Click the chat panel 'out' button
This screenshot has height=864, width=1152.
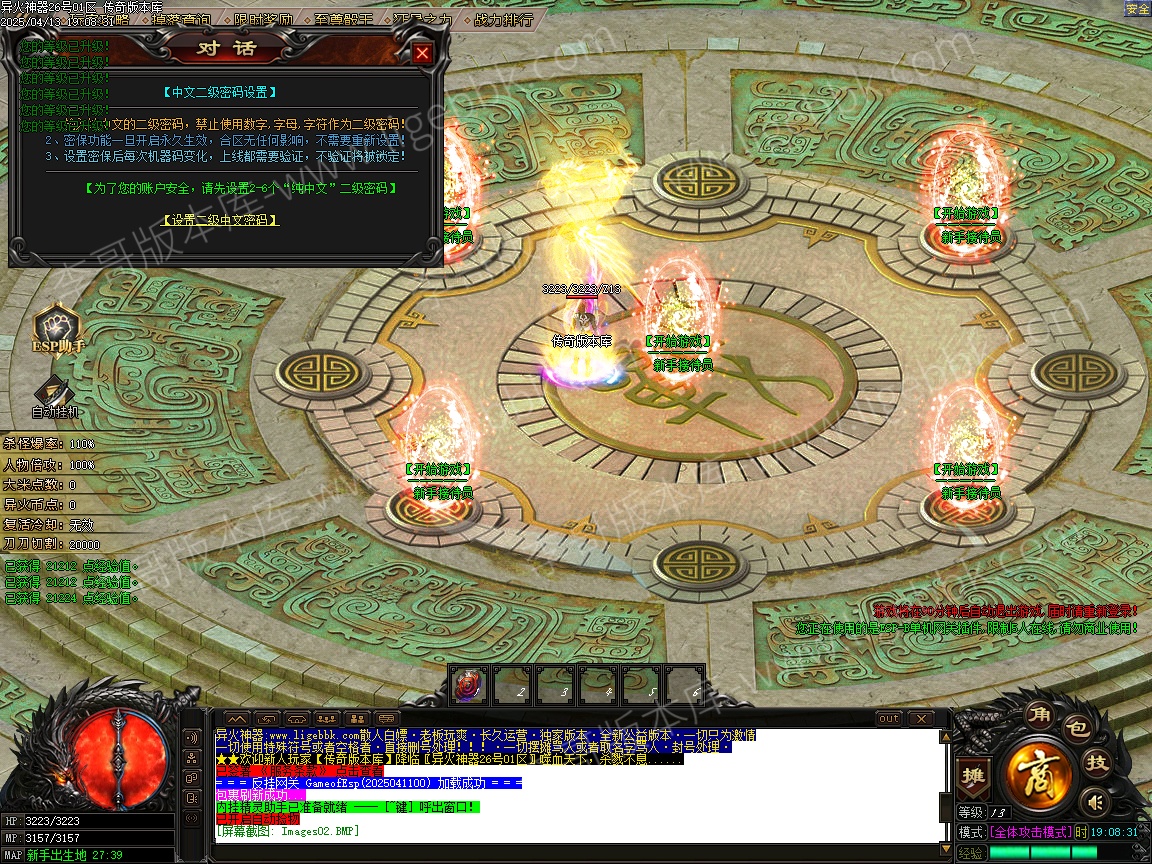pyautogui.click(x=888, y=719)
